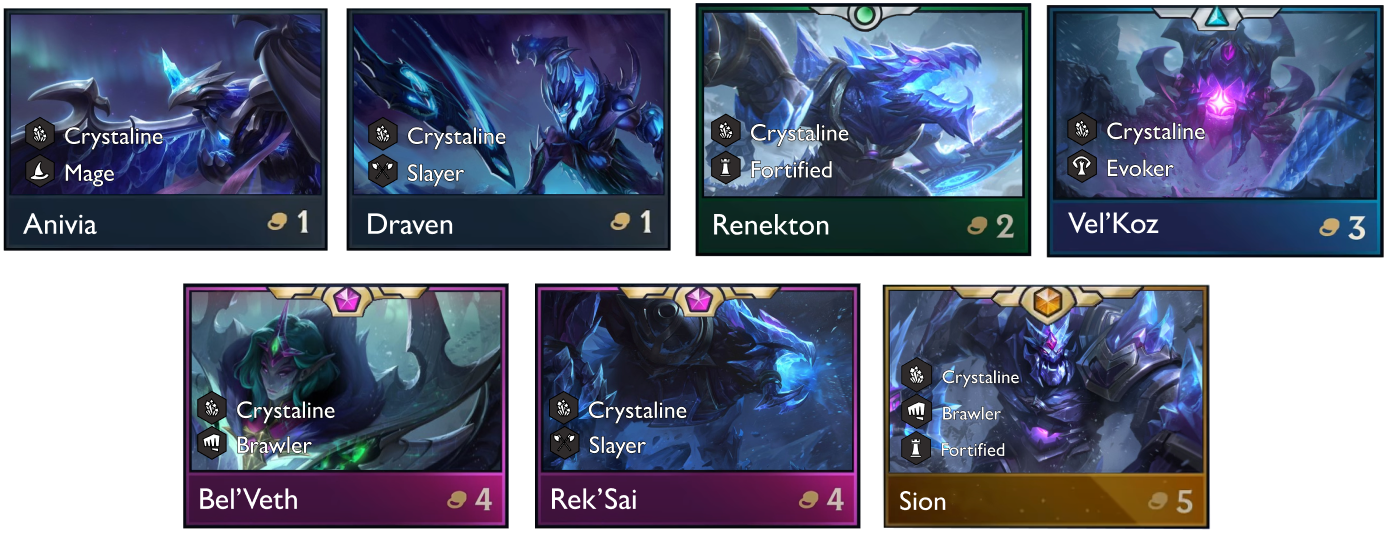Select the Anivia champion card
The height and width of the screenshot is (537, 1387).
(166, 128)
